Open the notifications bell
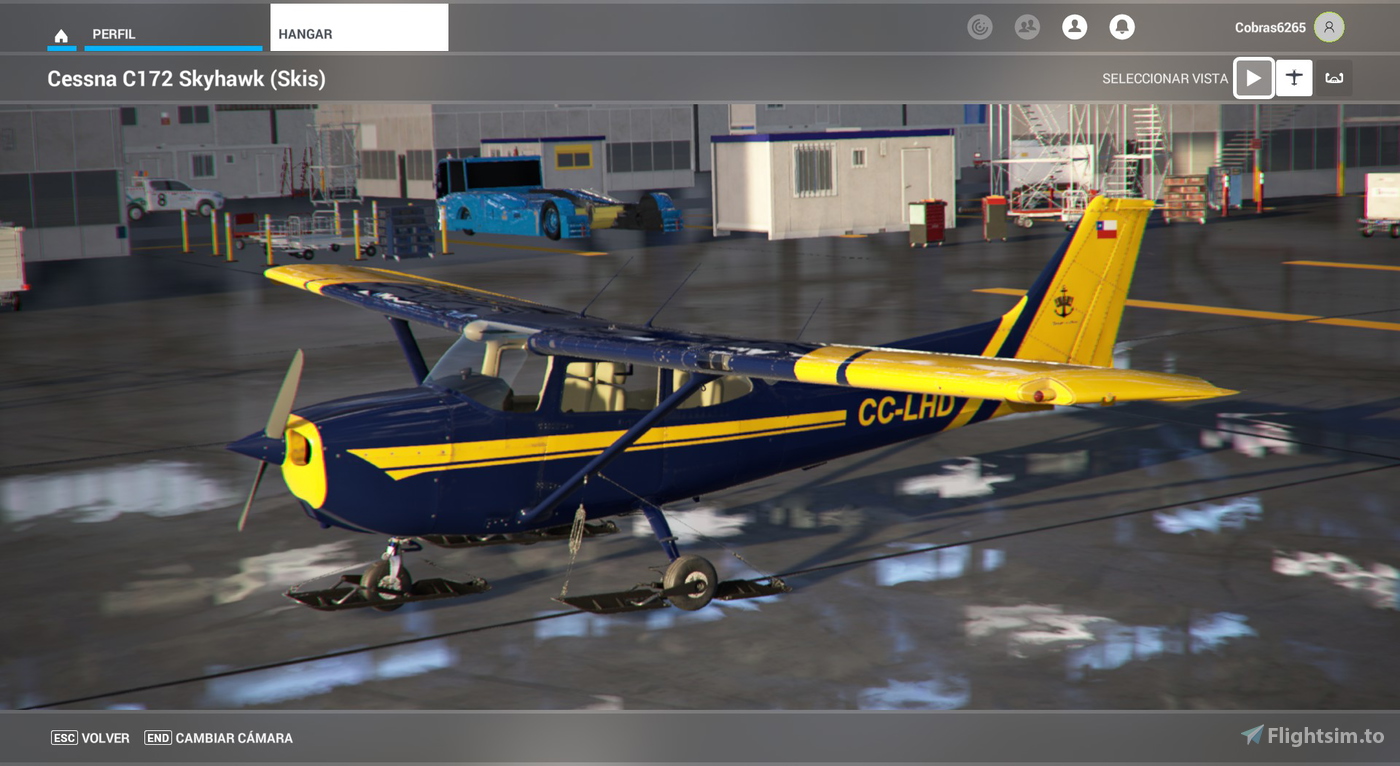Image resolution: width=1400 pixels, height=766 pixels. point(1121,27)
